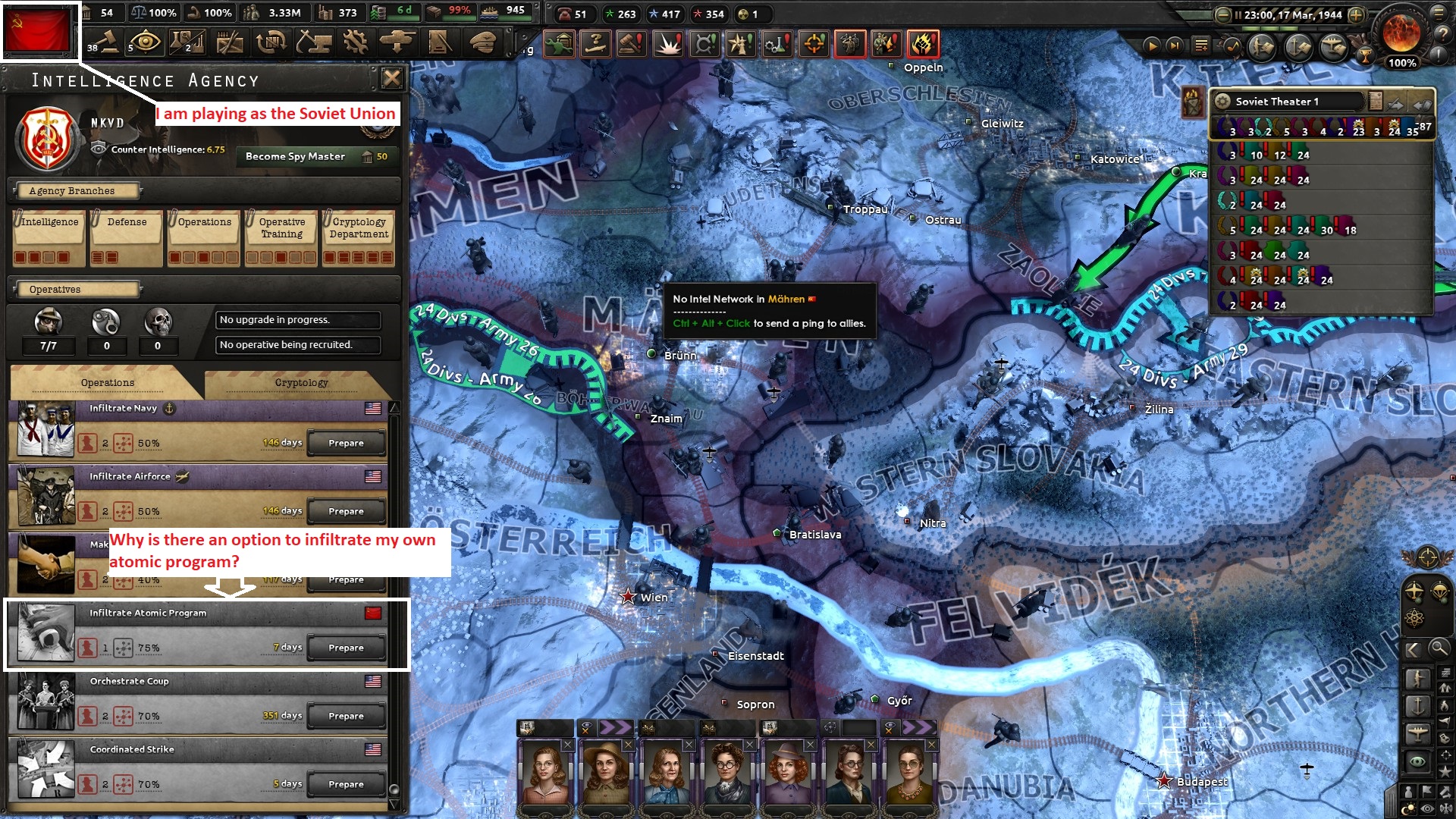Collapse the Agency Branches section

(x=74, y=190)
